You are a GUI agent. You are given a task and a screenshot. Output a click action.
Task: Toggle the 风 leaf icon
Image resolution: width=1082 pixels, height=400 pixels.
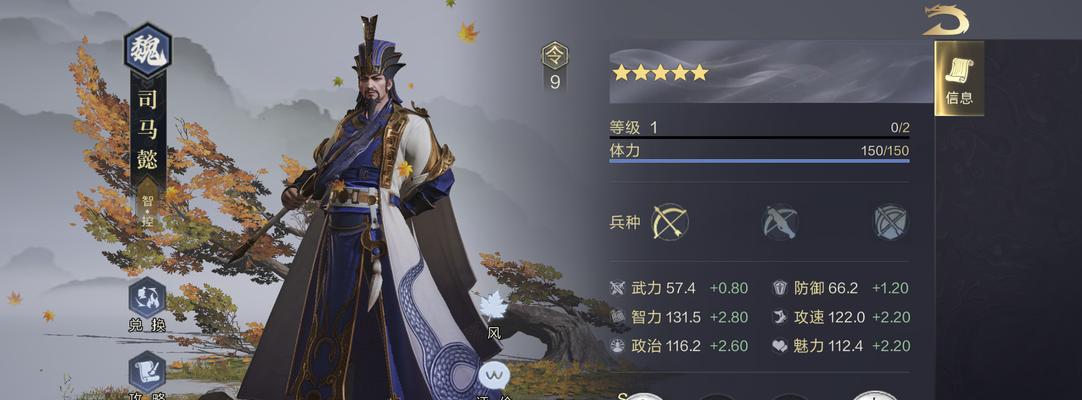point(494,309)
